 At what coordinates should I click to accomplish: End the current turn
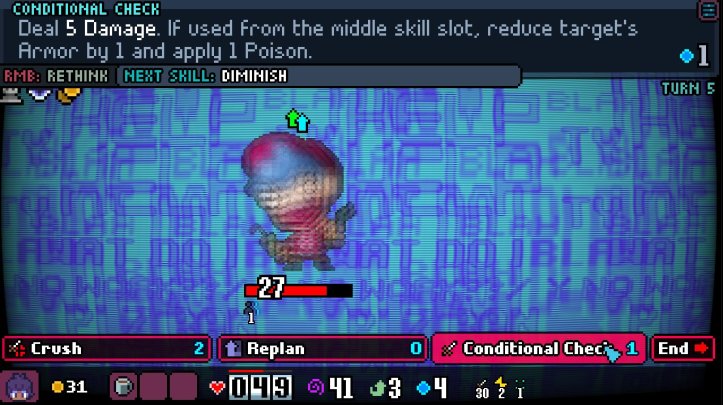point(684,348)
